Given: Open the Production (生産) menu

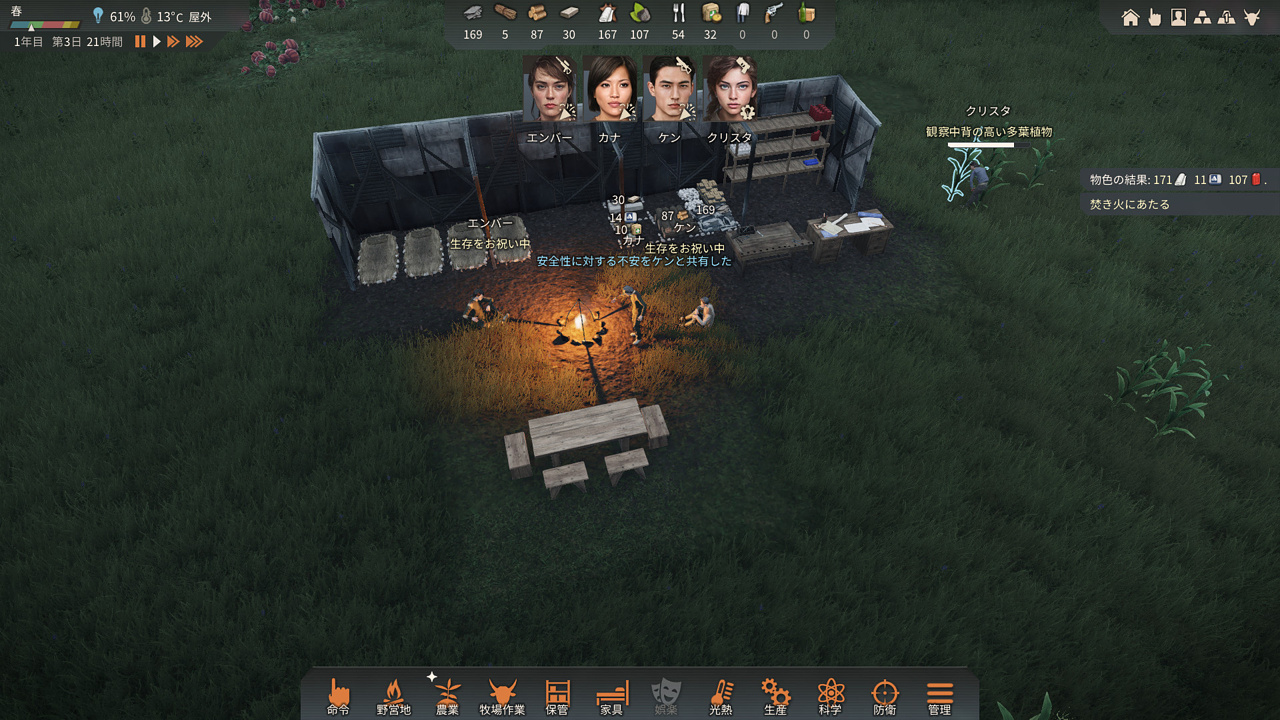Looking at the screenshot, I should [x=775, y=695].
